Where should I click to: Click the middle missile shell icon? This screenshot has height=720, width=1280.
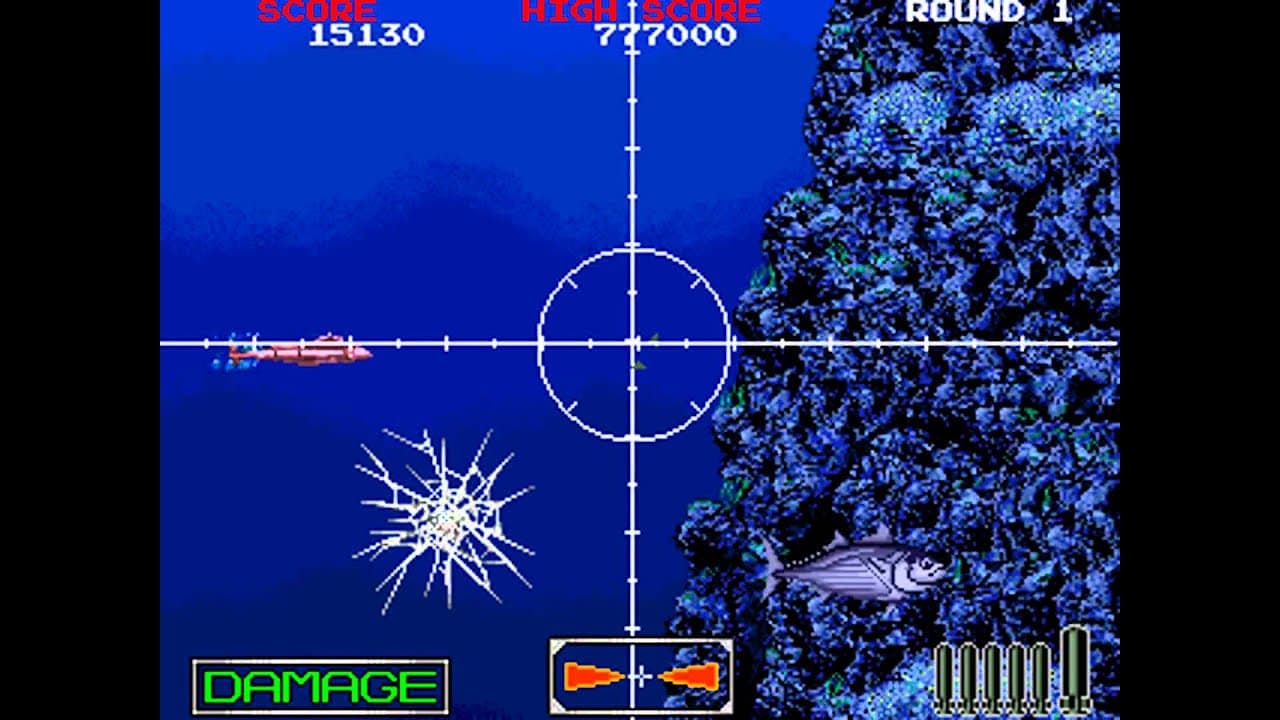(x=993, y=670)
